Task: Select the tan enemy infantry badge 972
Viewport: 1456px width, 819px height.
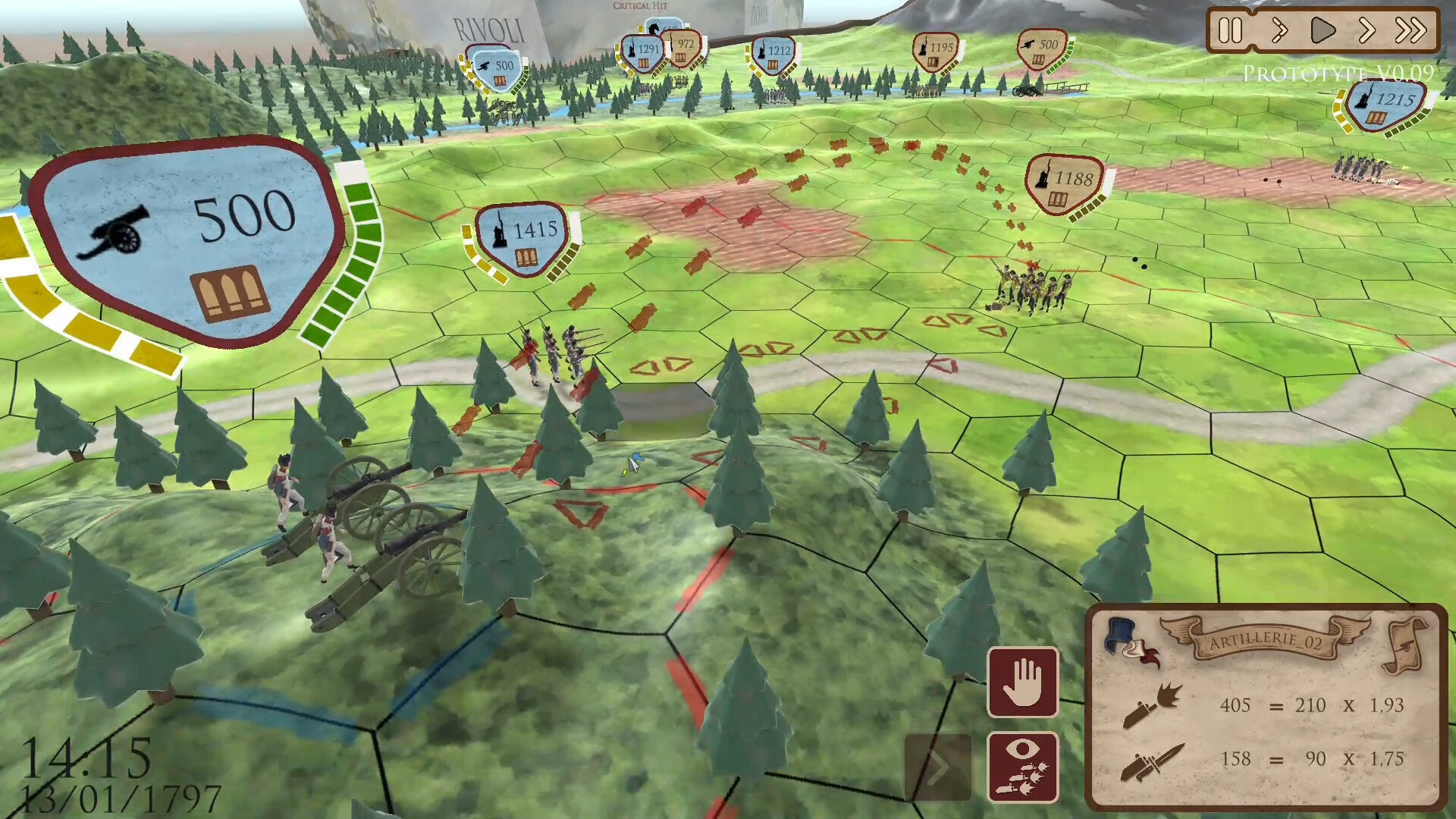Action: tap(683, 48)
